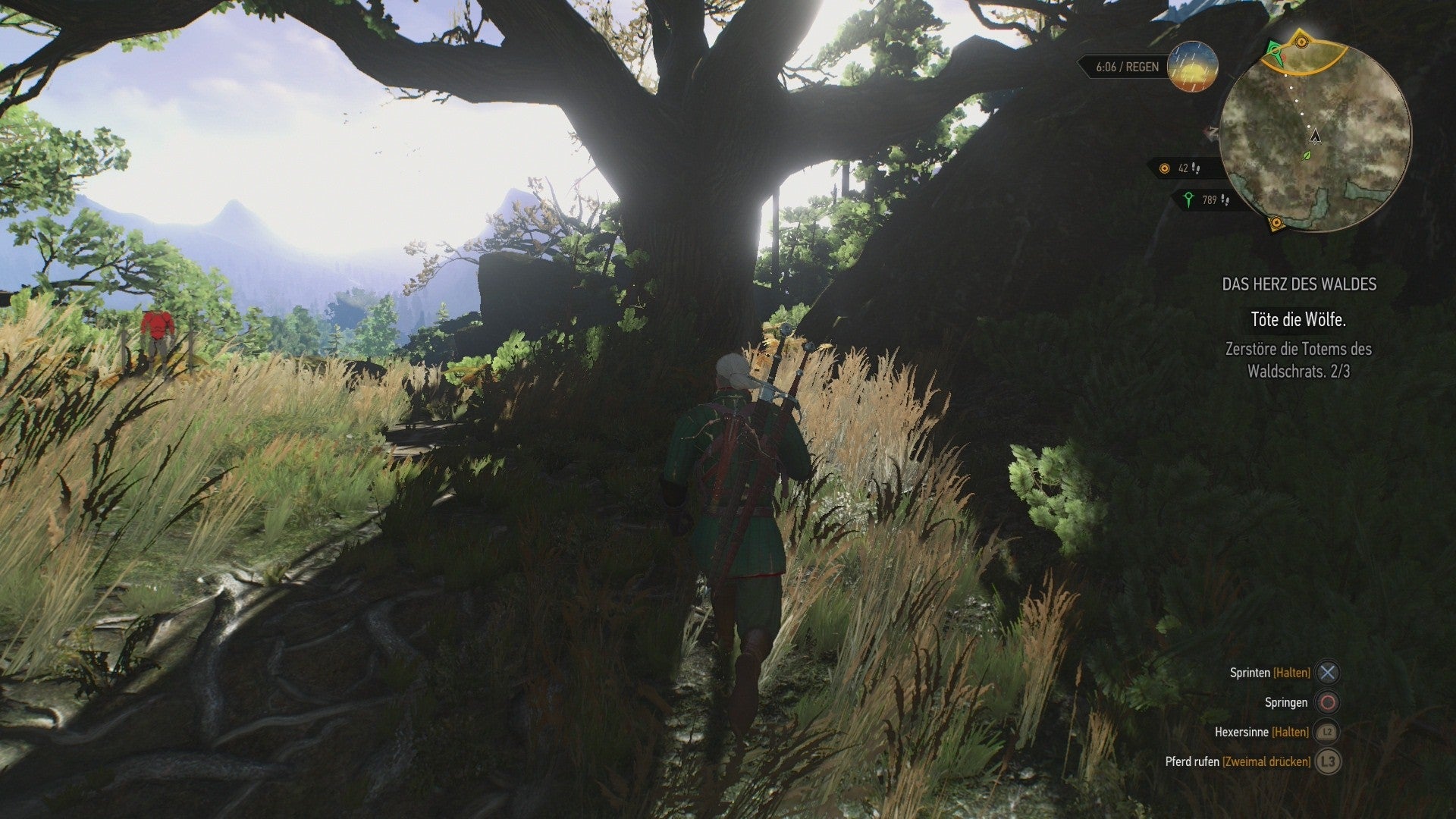The width and height of the screenshot is (1456, 819).
Task: Select the white player arrow on the minimap
Action: 1316,135
